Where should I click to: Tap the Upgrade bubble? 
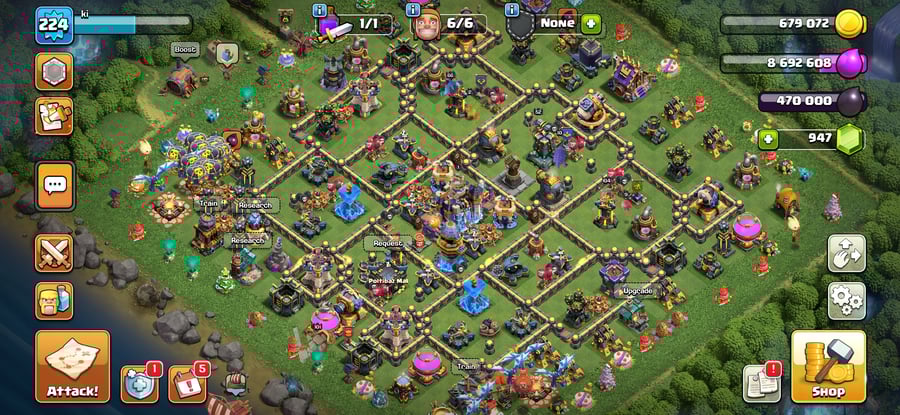637,290
